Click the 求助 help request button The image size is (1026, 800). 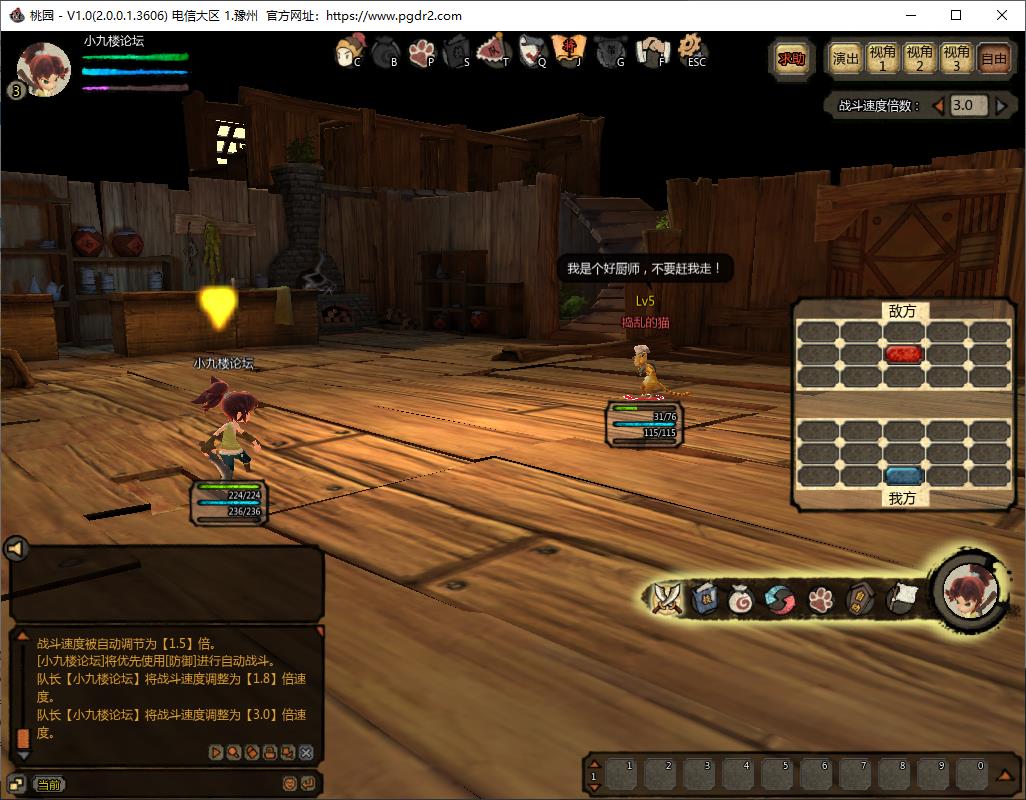coord(791,59)
